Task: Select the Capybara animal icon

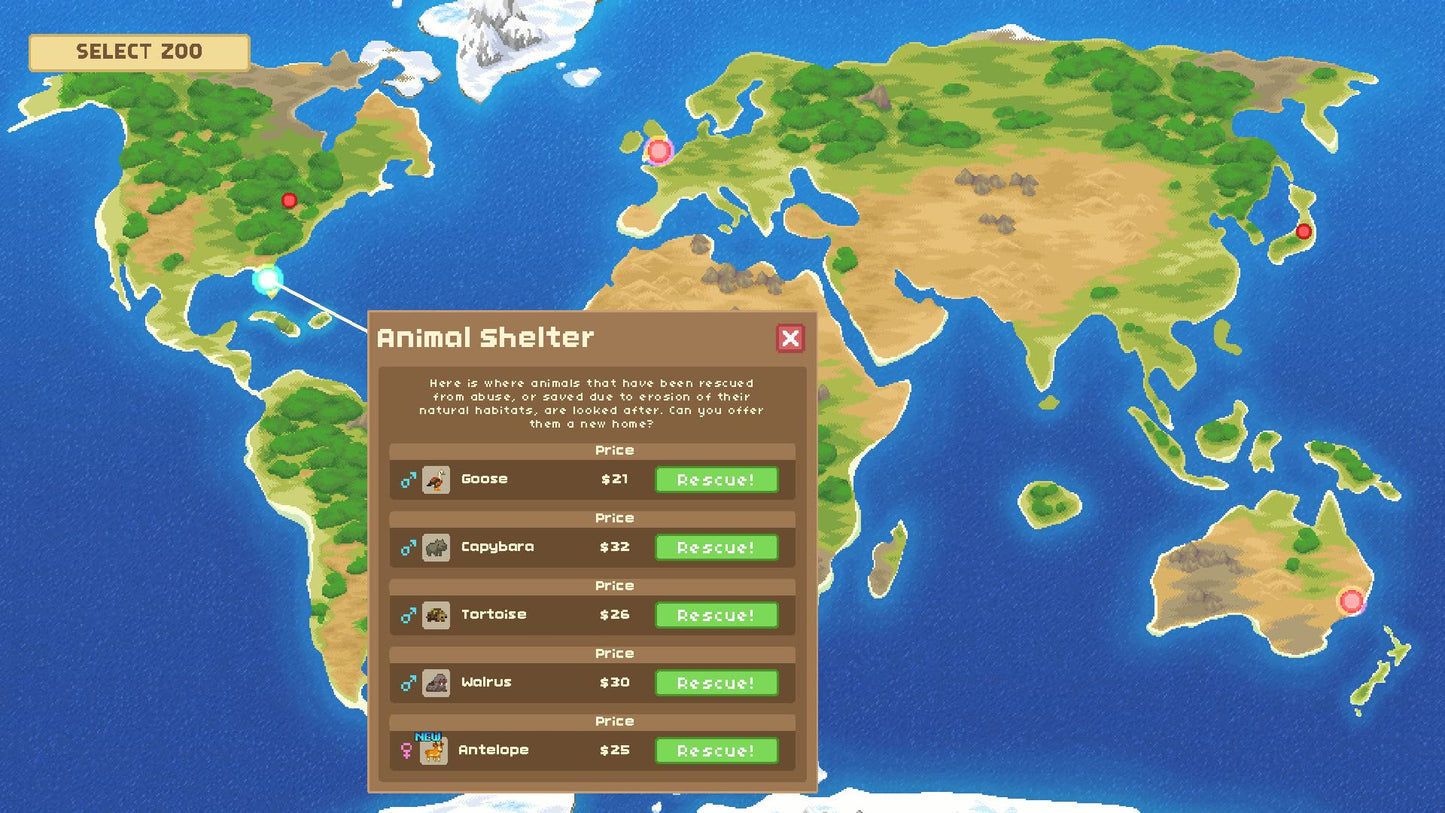Action: coord(434,547)
